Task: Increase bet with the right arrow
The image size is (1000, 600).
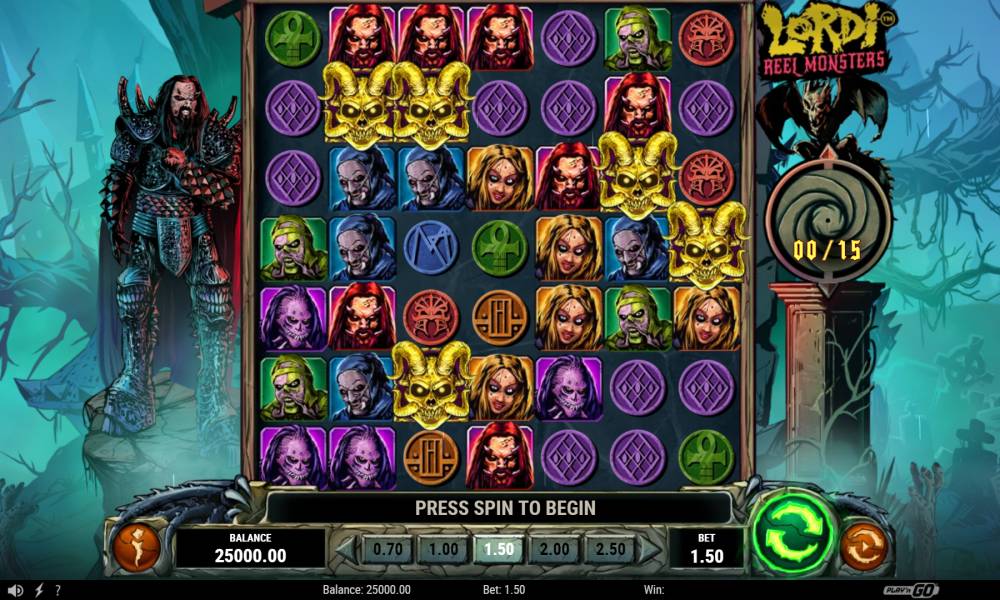Action: click(650, 549)
